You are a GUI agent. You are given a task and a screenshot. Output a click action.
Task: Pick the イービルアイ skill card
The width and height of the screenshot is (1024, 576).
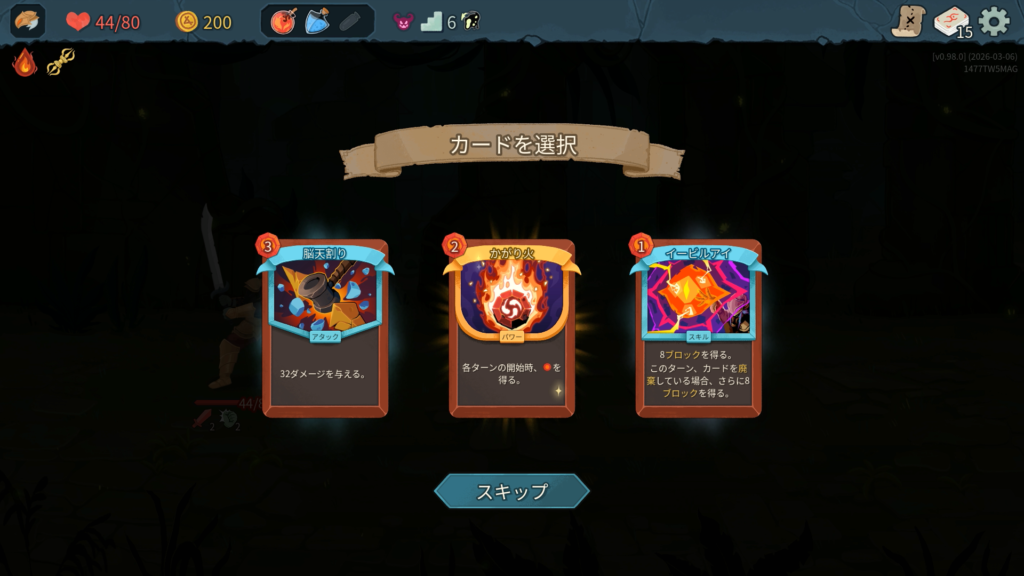(698, 328)
